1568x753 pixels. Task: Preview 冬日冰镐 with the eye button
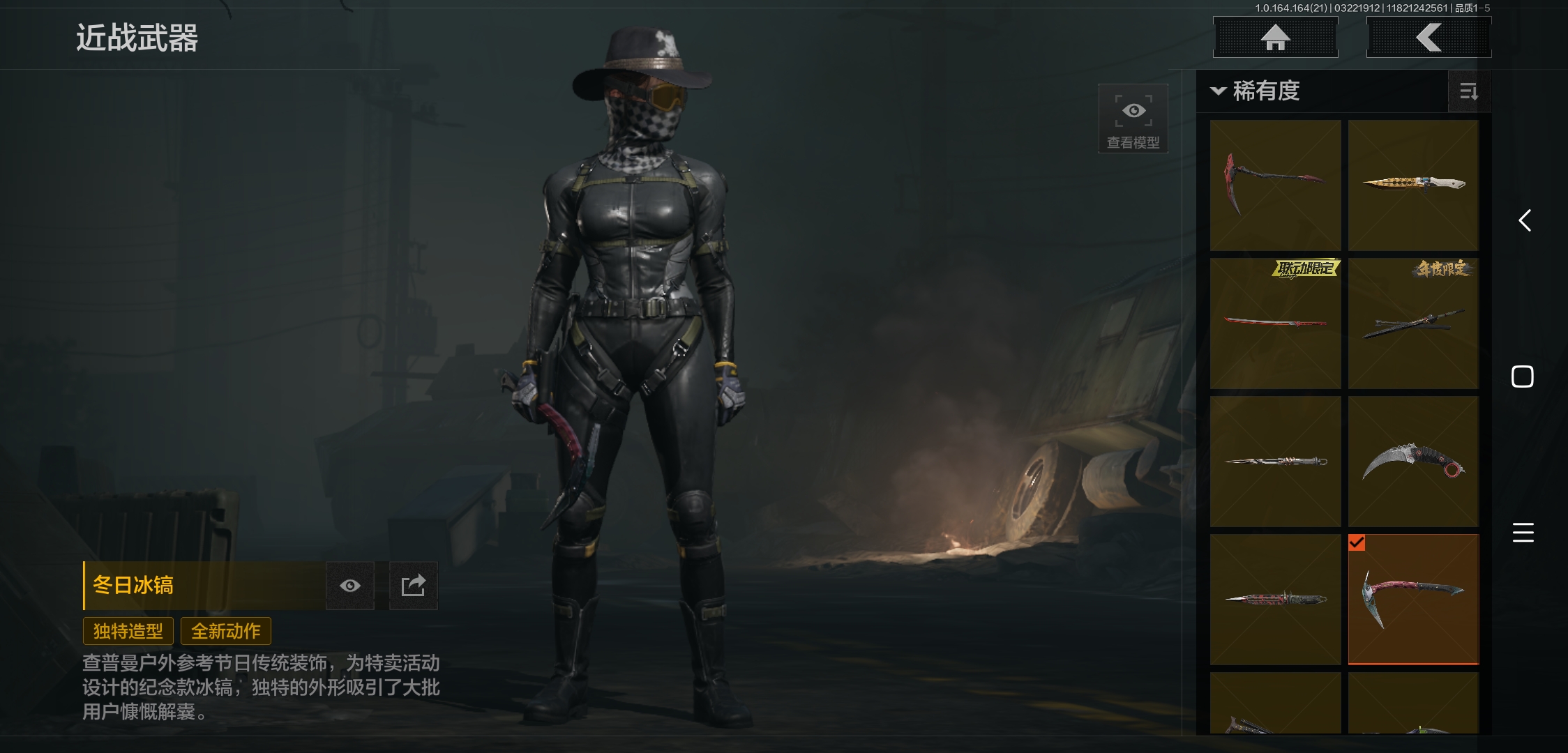[350, 586]
